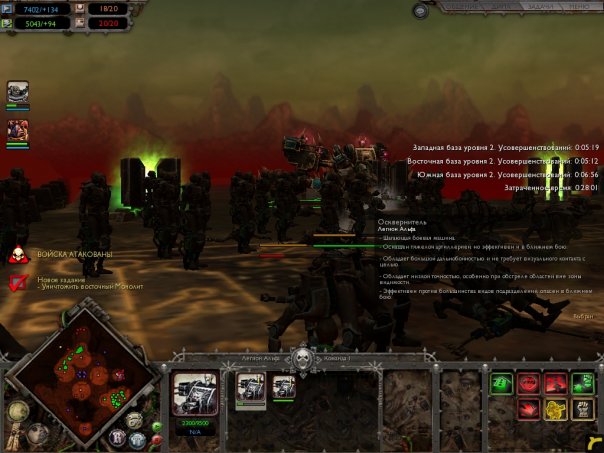Select the first squad icon in the selection panel

[x=250, y=388]
